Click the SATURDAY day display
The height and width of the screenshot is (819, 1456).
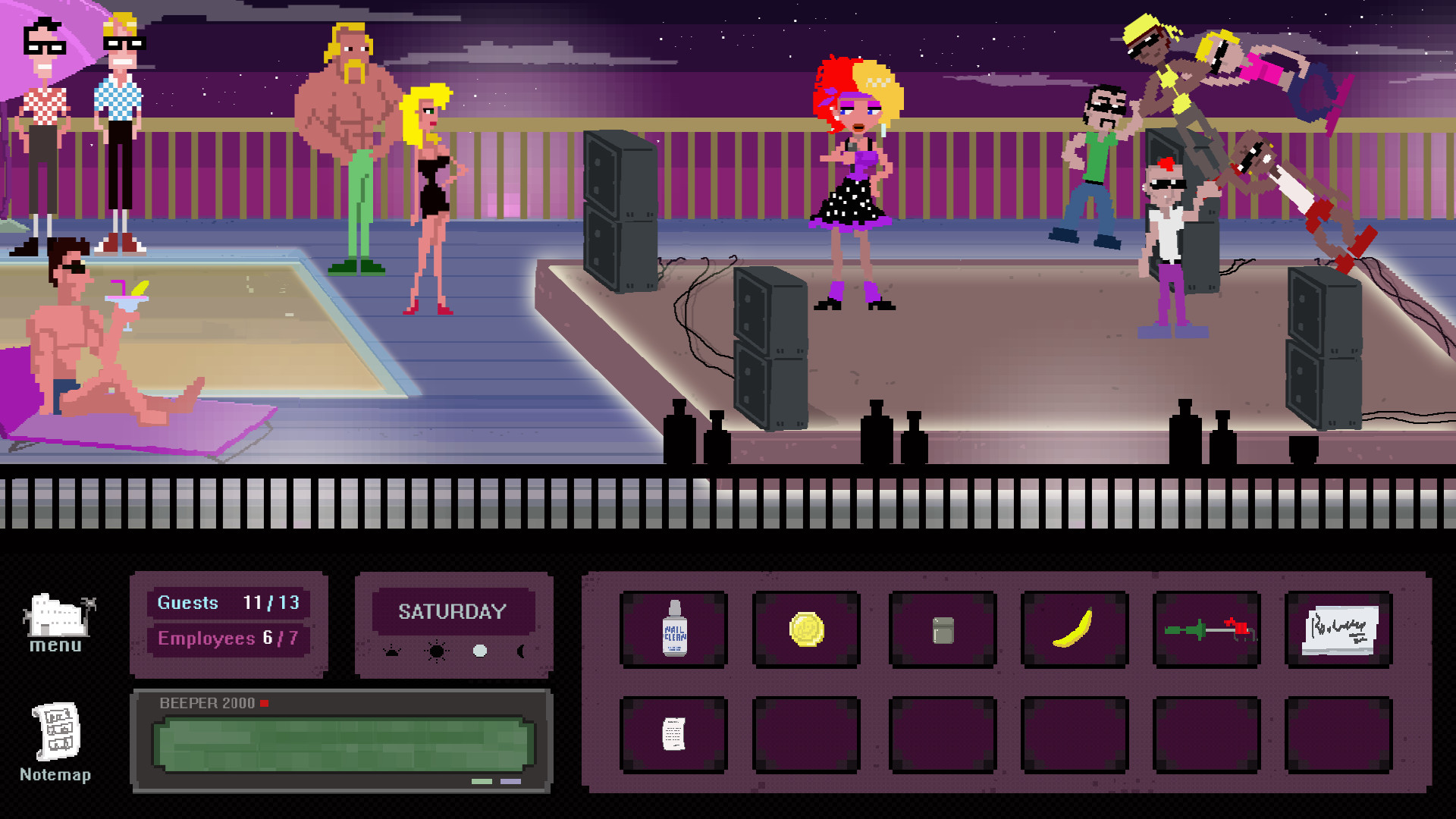click(x=453, y=611)
